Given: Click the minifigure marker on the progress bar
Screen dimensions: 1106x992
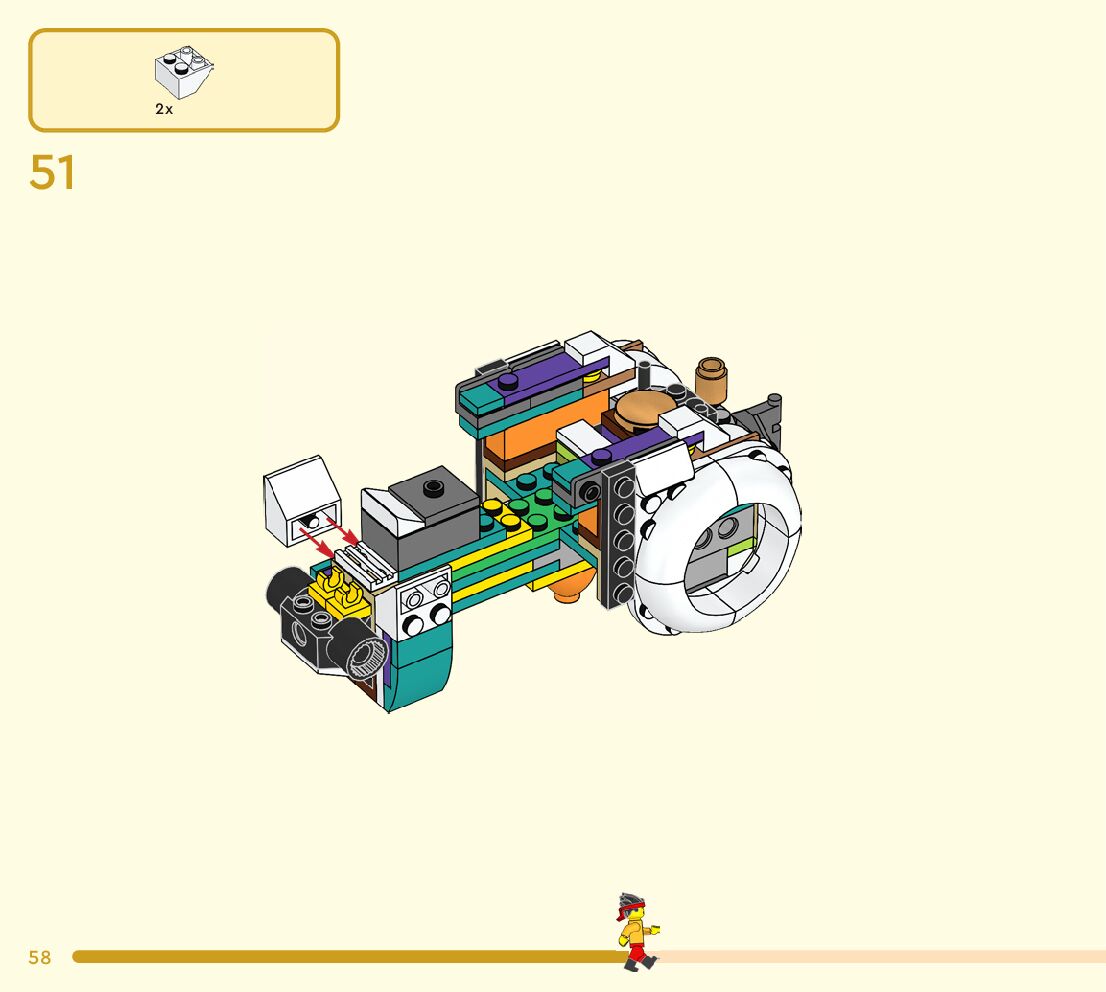Looking at the screenshot, I should point(636,932).
